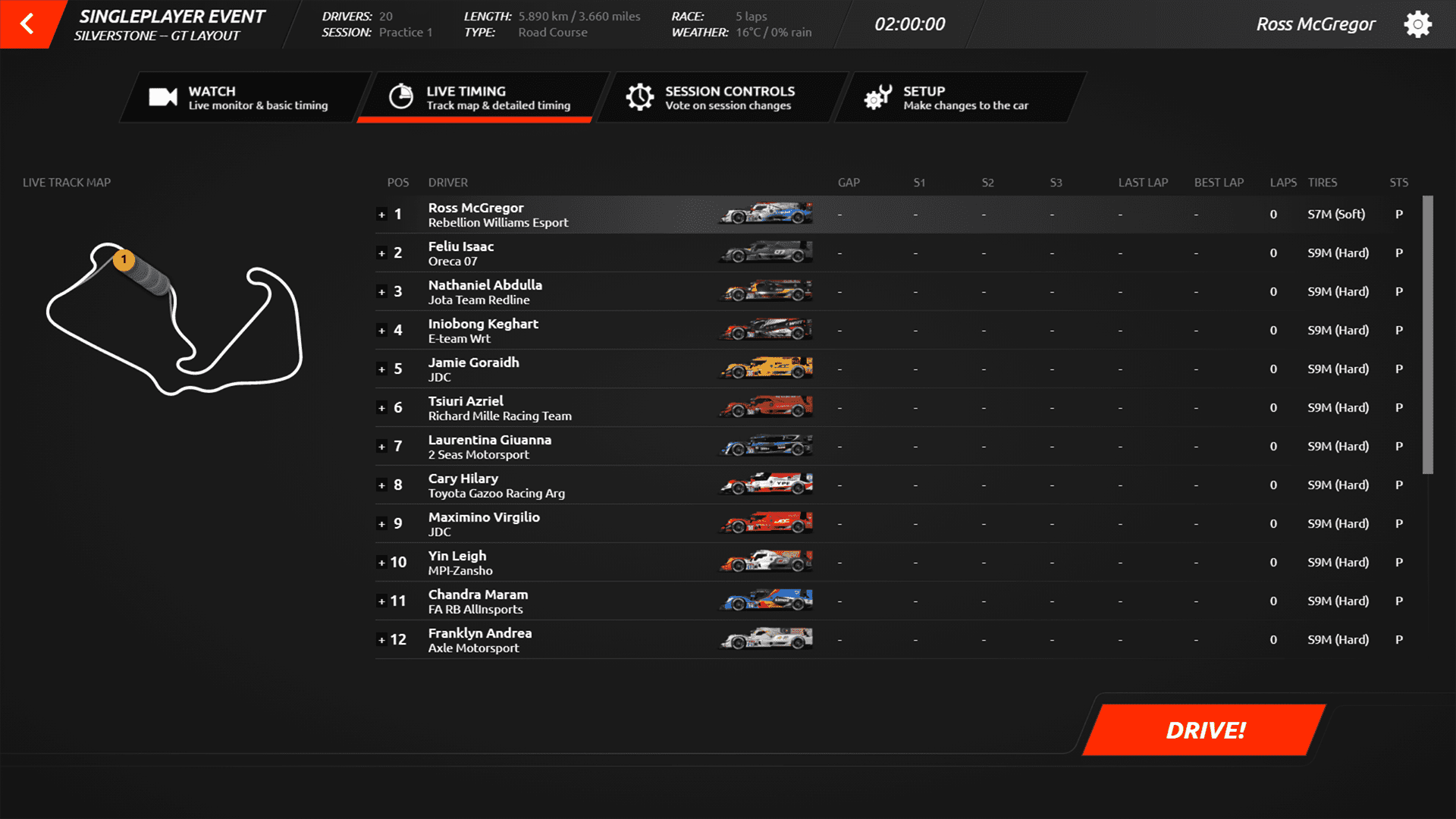The width and height of the screenshot is (1456, 819).
Task: Click the Ross McGregor name top right
Action: click(x=1316, y=24)
